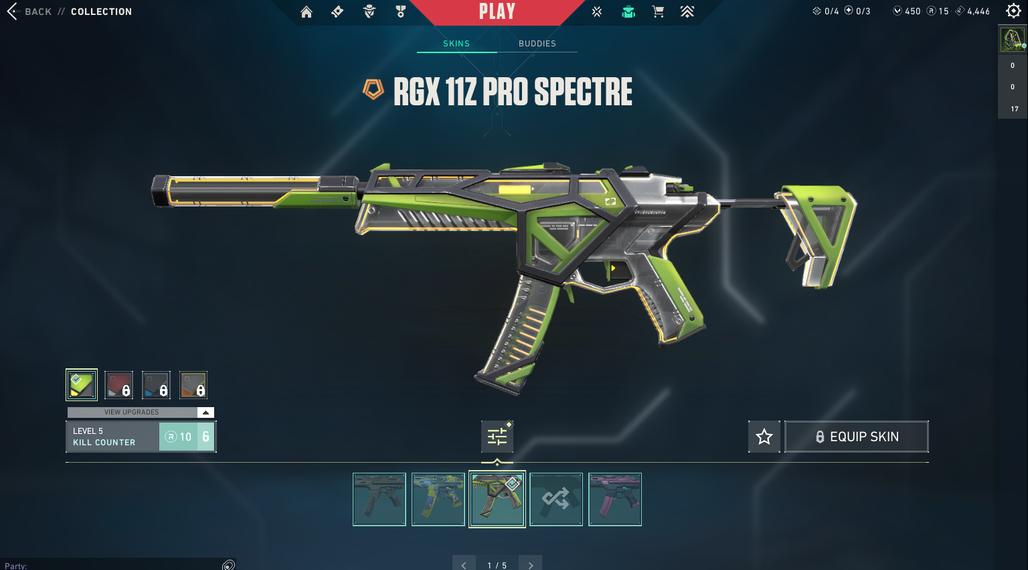Switch to the Buddies tab
Viewport: 1028px width, 570px height.
pos(537,44)
